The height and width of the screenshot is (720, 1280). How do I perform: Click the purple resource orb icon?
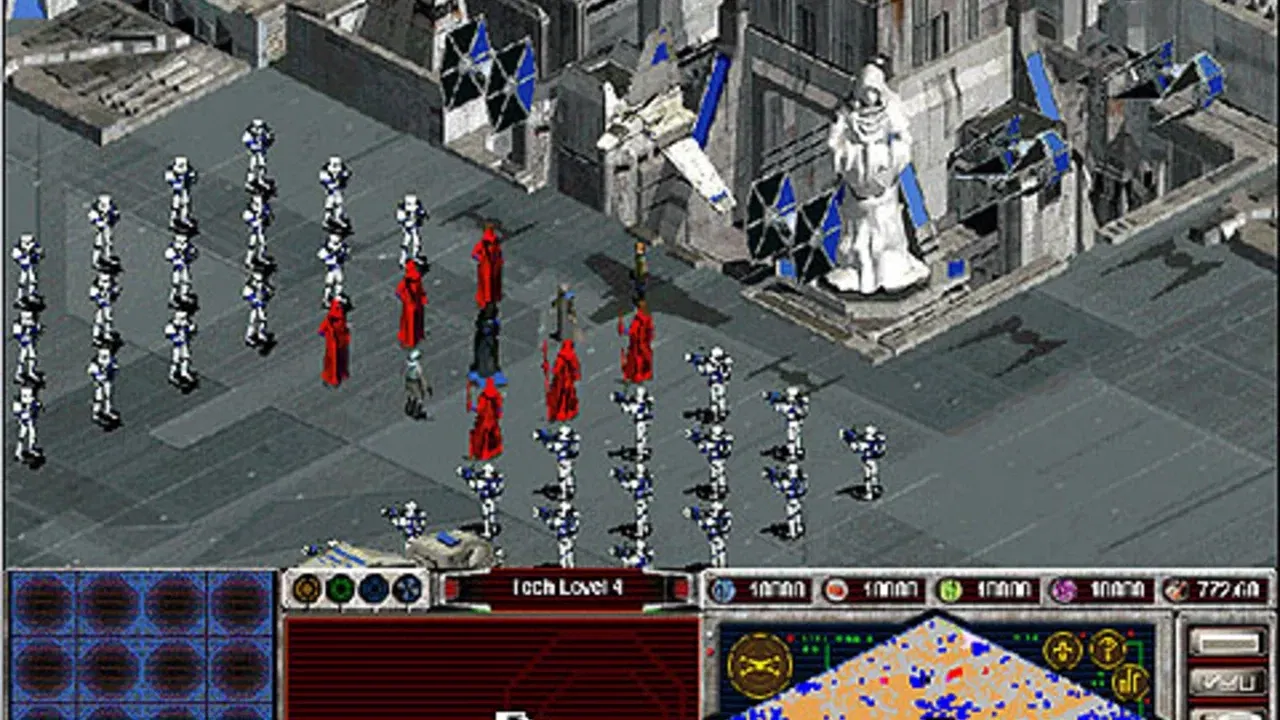(x=1062, y=588)
